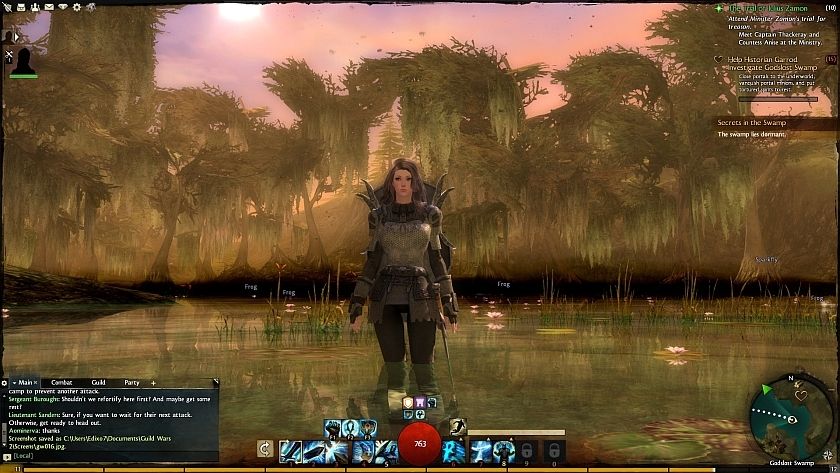This screenshot has width=840, height=473.
Task: Open the mail envelope icon
Action: point(47,6)
